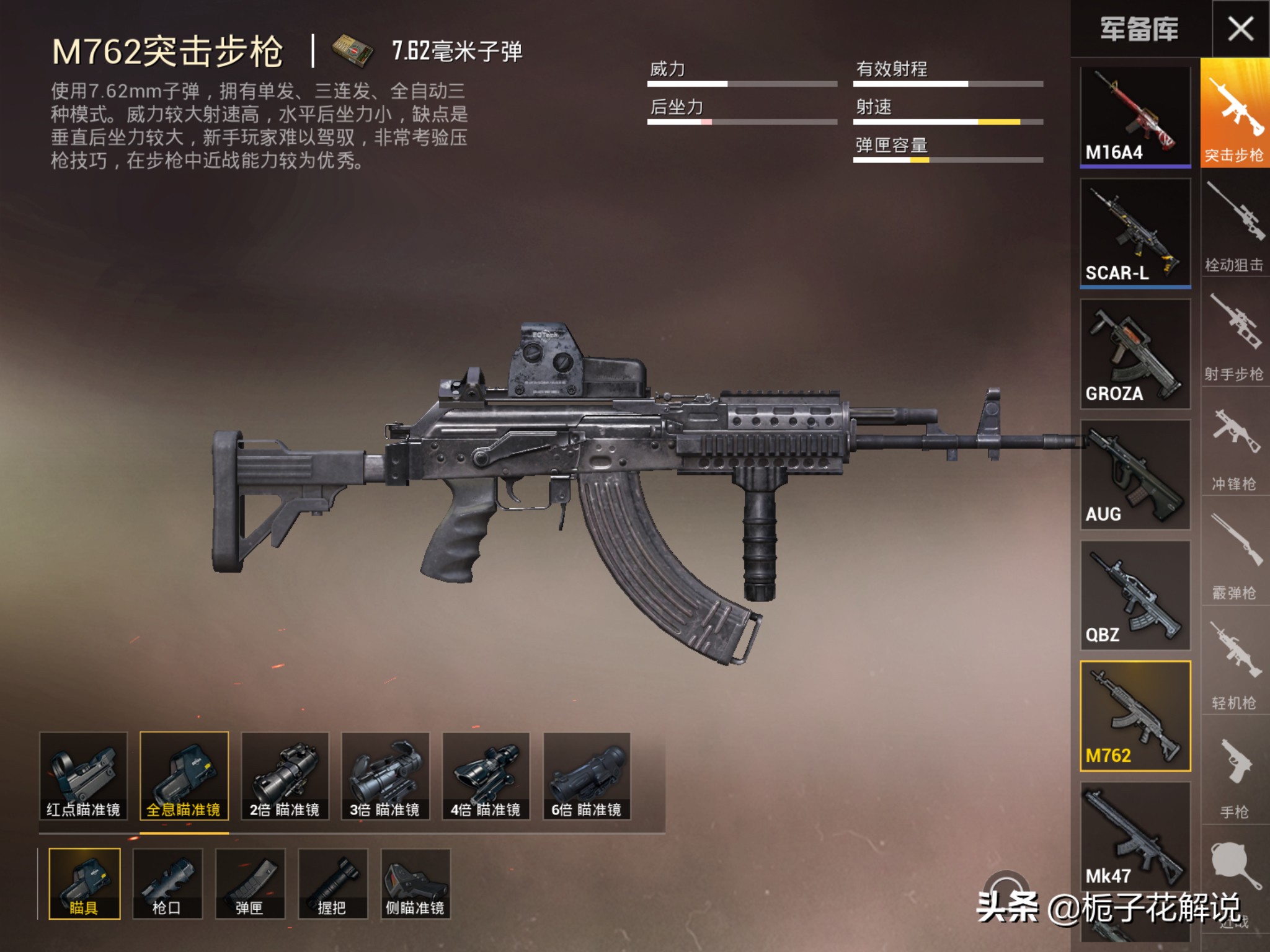Attach the 2倍 瞄准镜 scope
The image size is (1270, 952).
point(285,775)
